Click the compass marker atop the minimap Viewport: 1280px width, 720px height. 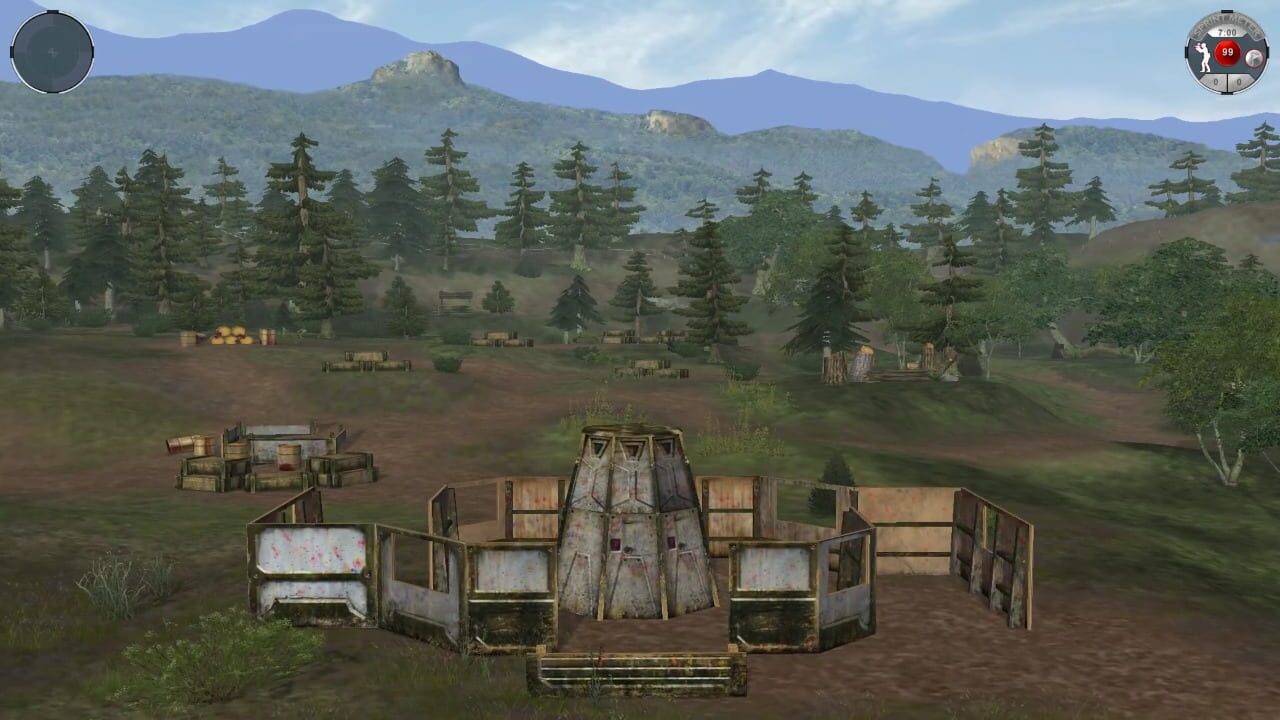point(52,12)
